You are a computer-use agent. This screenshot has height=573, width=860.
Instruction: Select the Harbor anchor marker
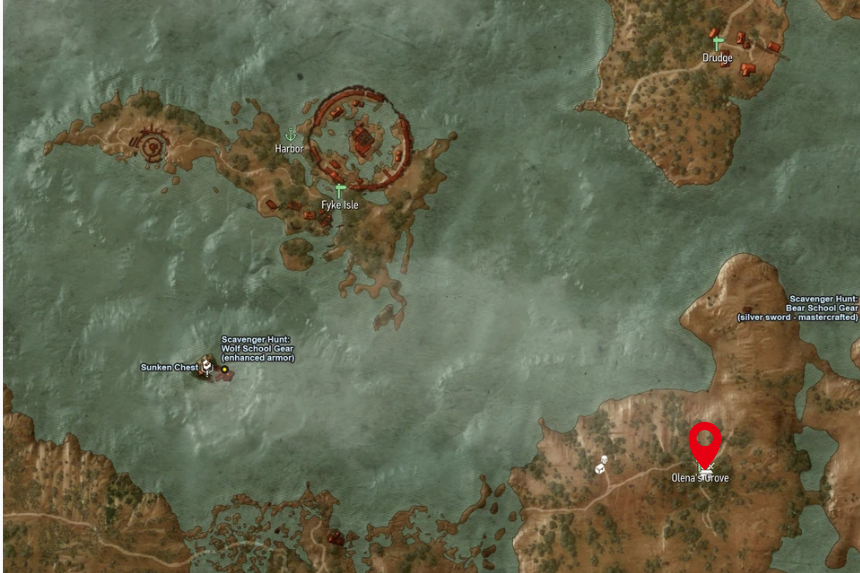(291, 135)
